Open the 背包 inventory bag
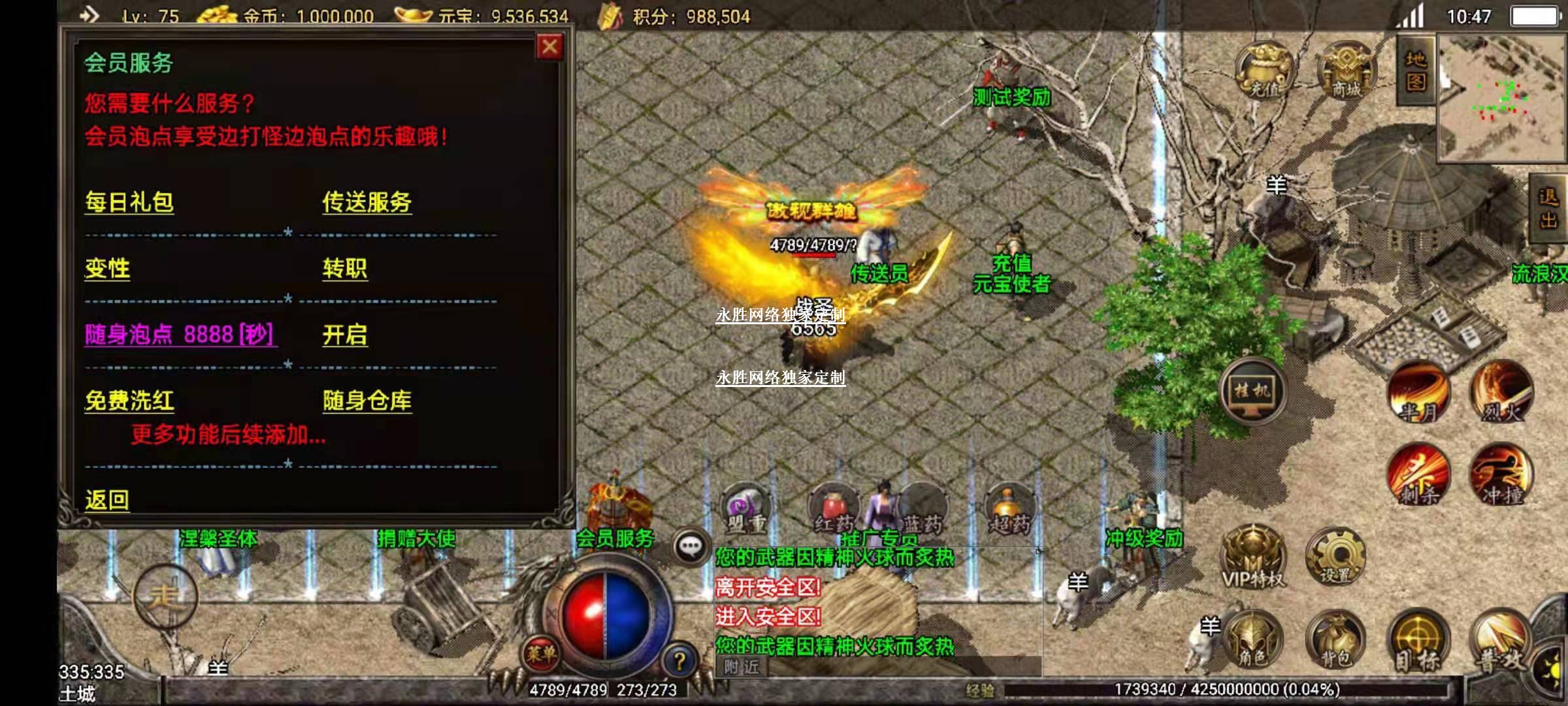1568x706 pixels. [1335, 641]
